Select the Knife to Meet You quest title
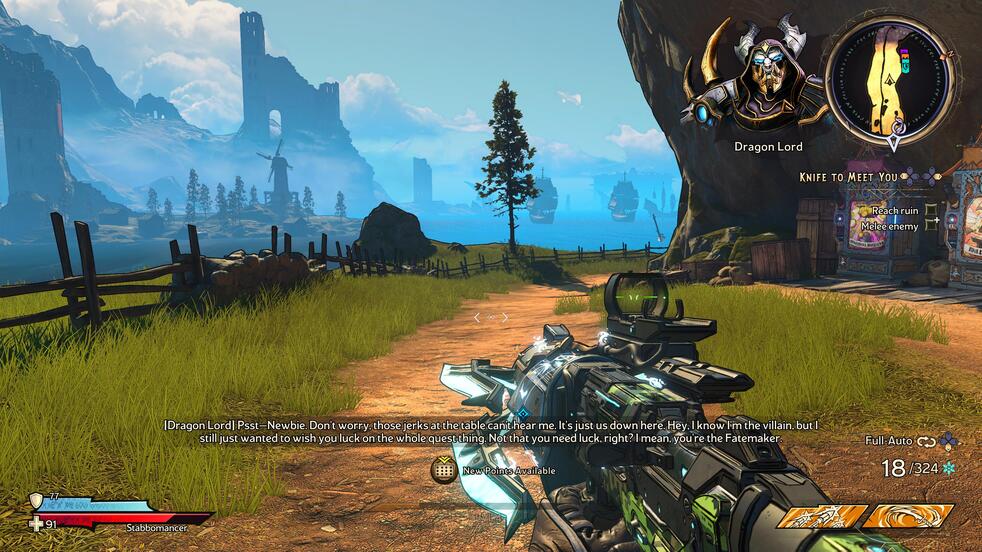Viewport: 982px width, 552px height. (848, 177)
